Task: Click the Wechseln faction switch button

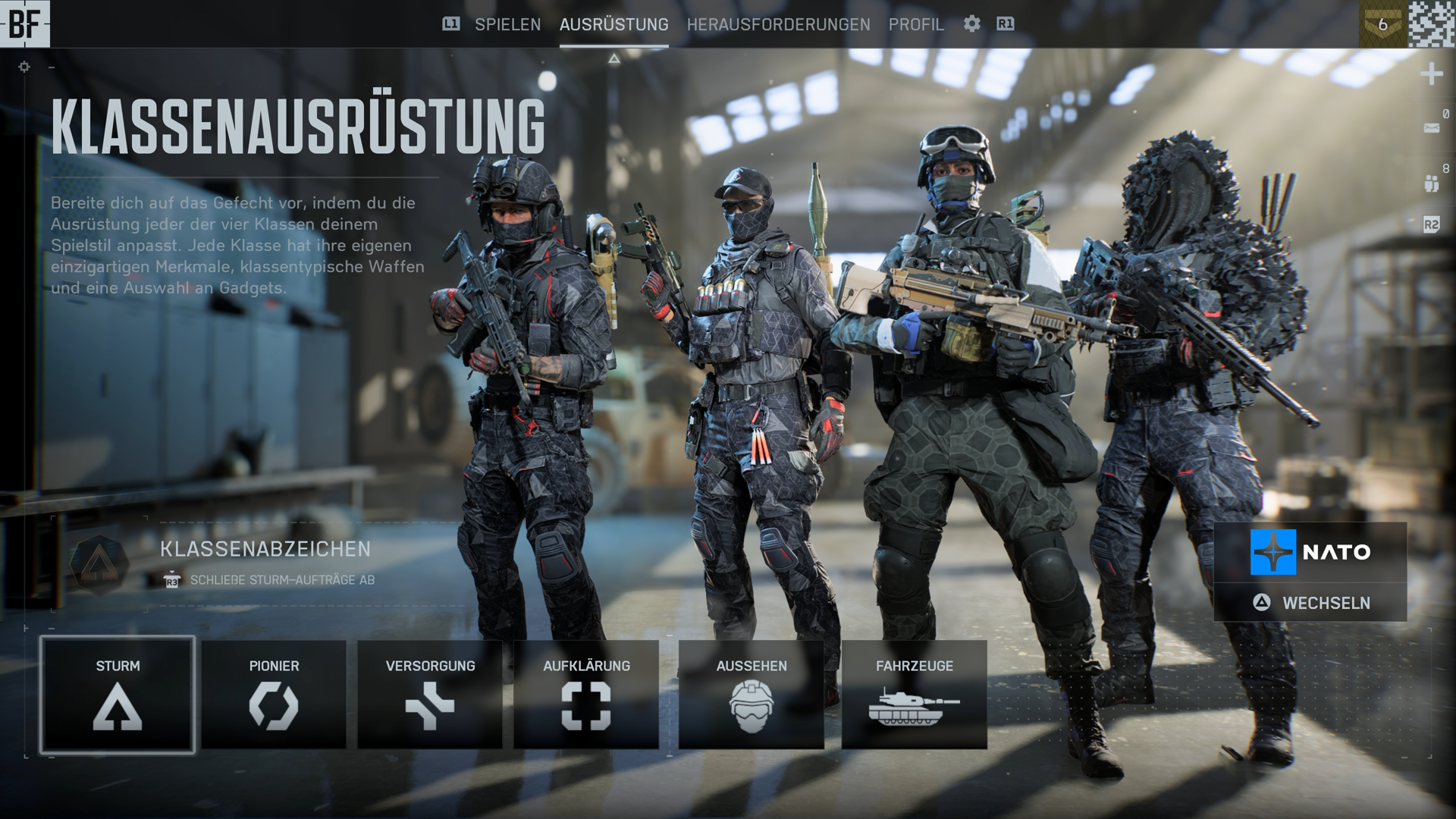Action: [1310, 603]
